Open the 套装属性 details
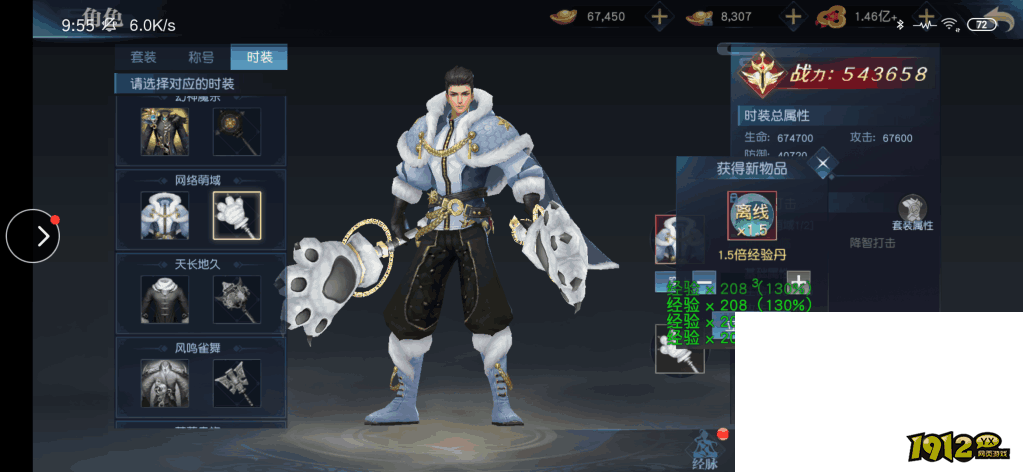This screenshot has height=472, width=1023. (x=912, y=214)
